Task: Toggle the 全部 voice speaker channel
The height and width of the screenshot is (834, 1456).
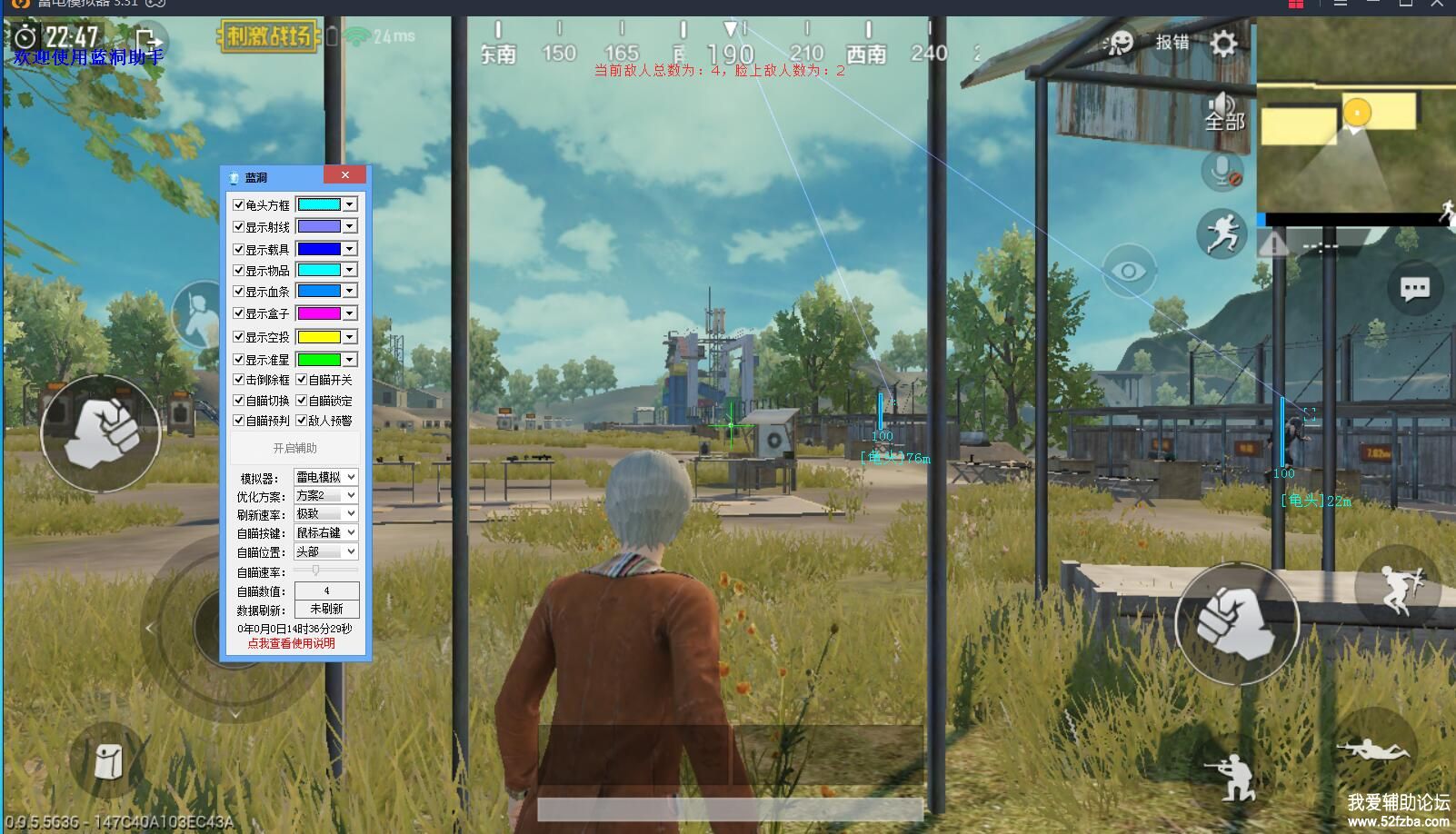Action: coord(1223,112)
